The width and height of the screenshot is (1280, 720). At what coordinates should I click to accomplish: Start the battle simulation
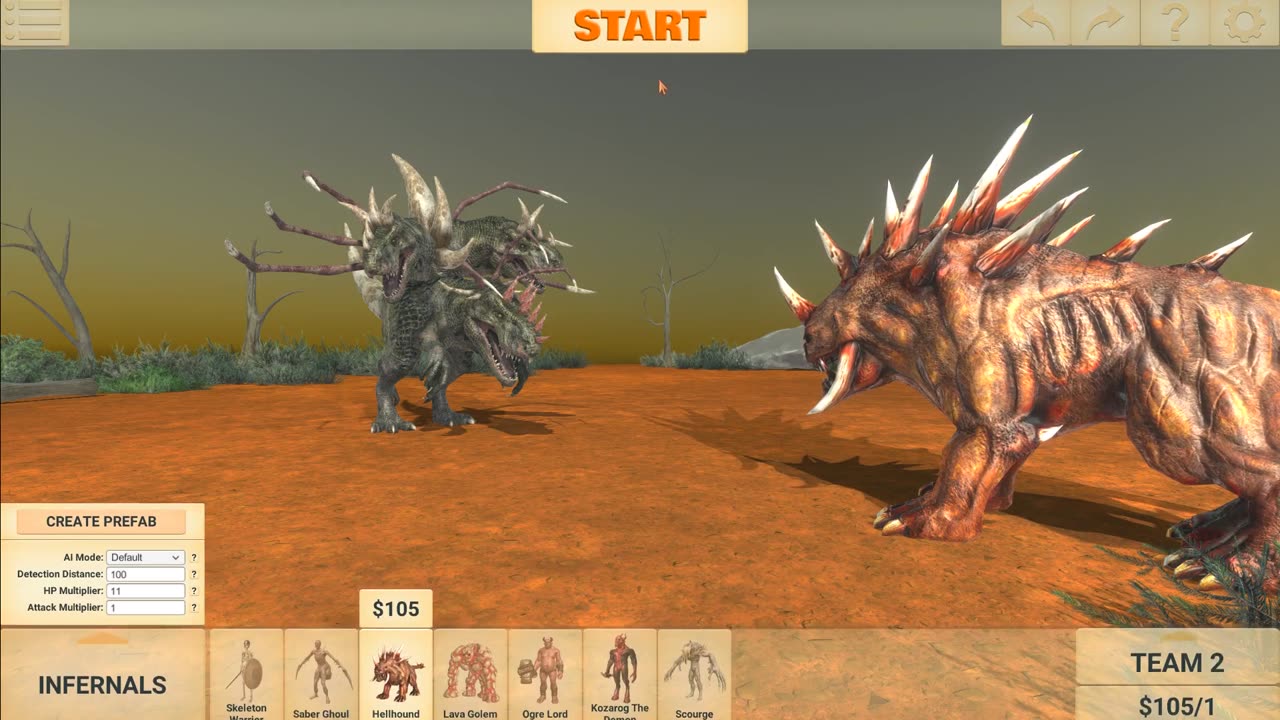coord(639,26)
